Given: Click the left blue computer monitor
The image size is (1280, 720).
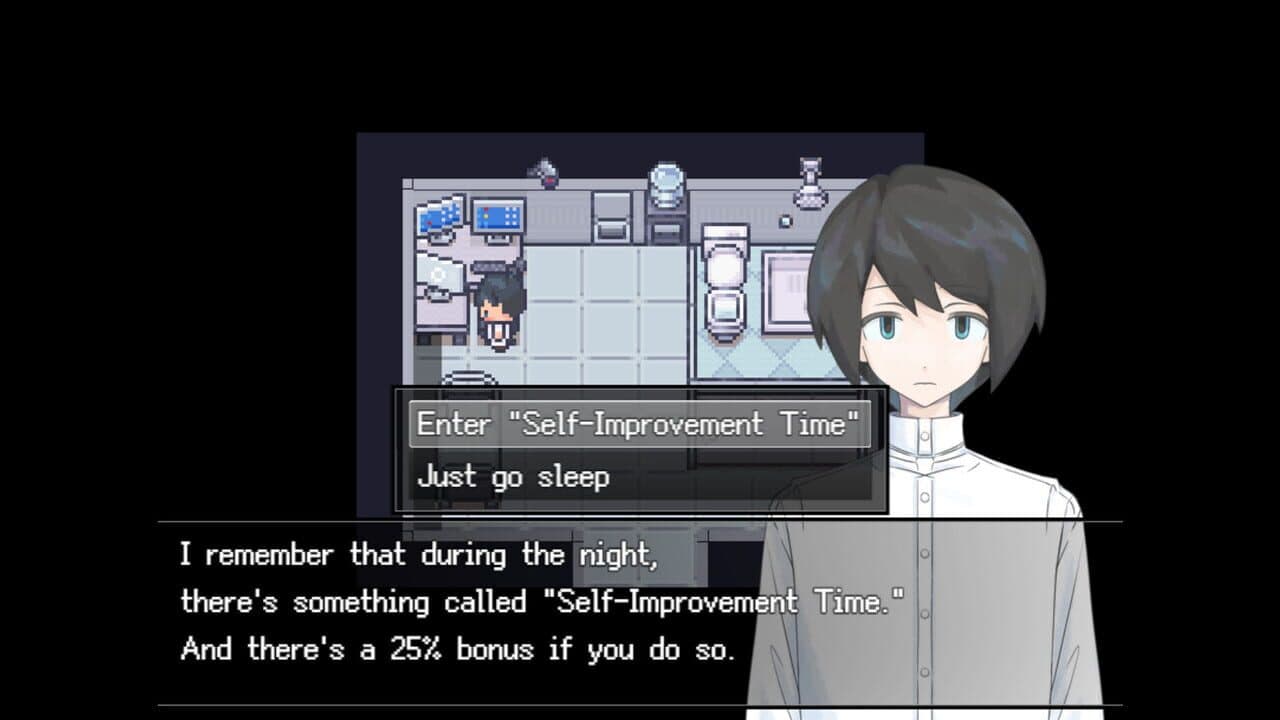Looking at the screenshot, I should click(x=440, y=215).
